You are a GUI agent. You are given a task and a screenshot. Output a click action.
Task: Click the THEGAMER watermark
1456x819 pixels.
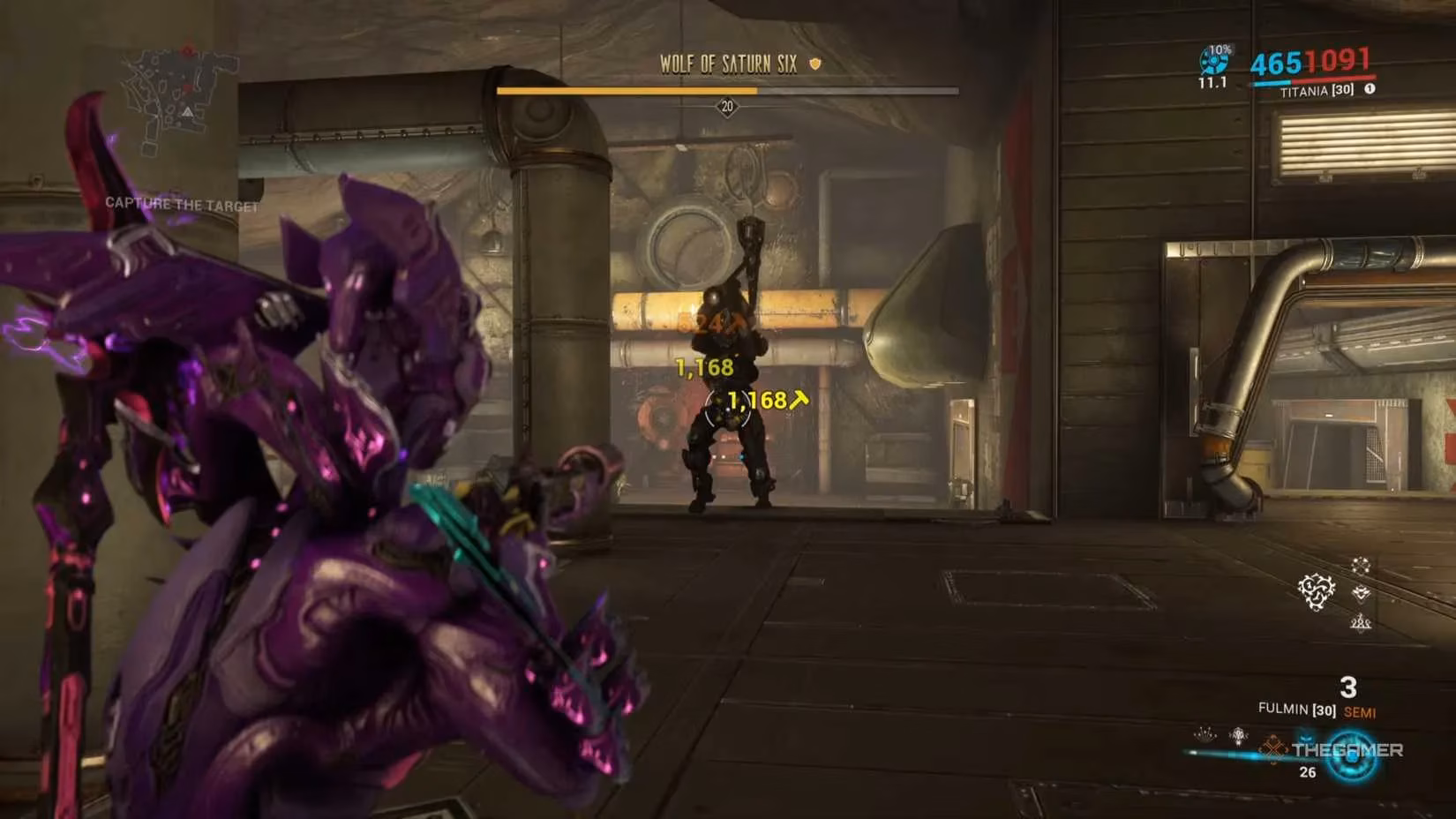tap(1348, 749)
